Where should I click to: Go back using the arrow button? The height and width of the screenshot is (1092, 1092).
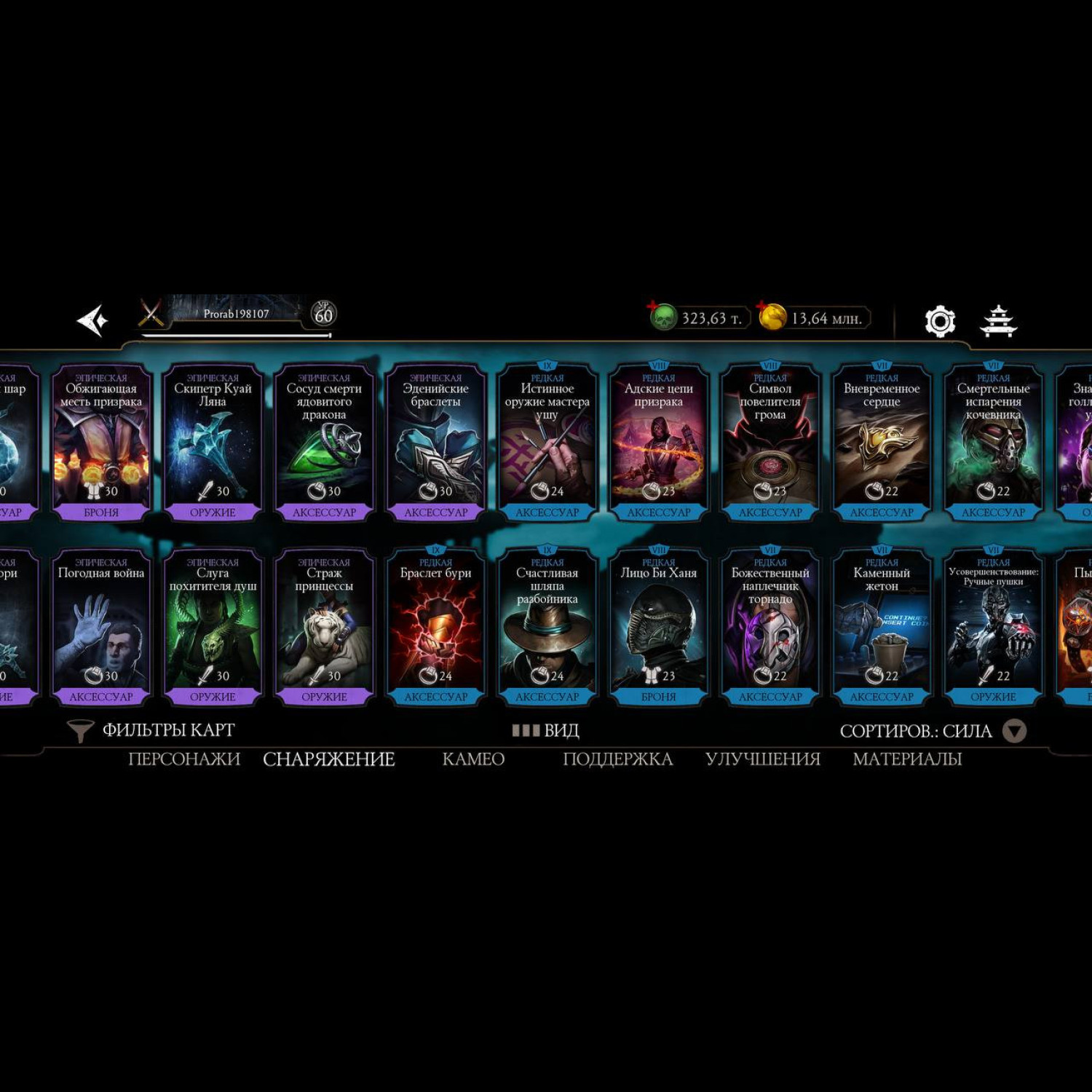[93, 320]
